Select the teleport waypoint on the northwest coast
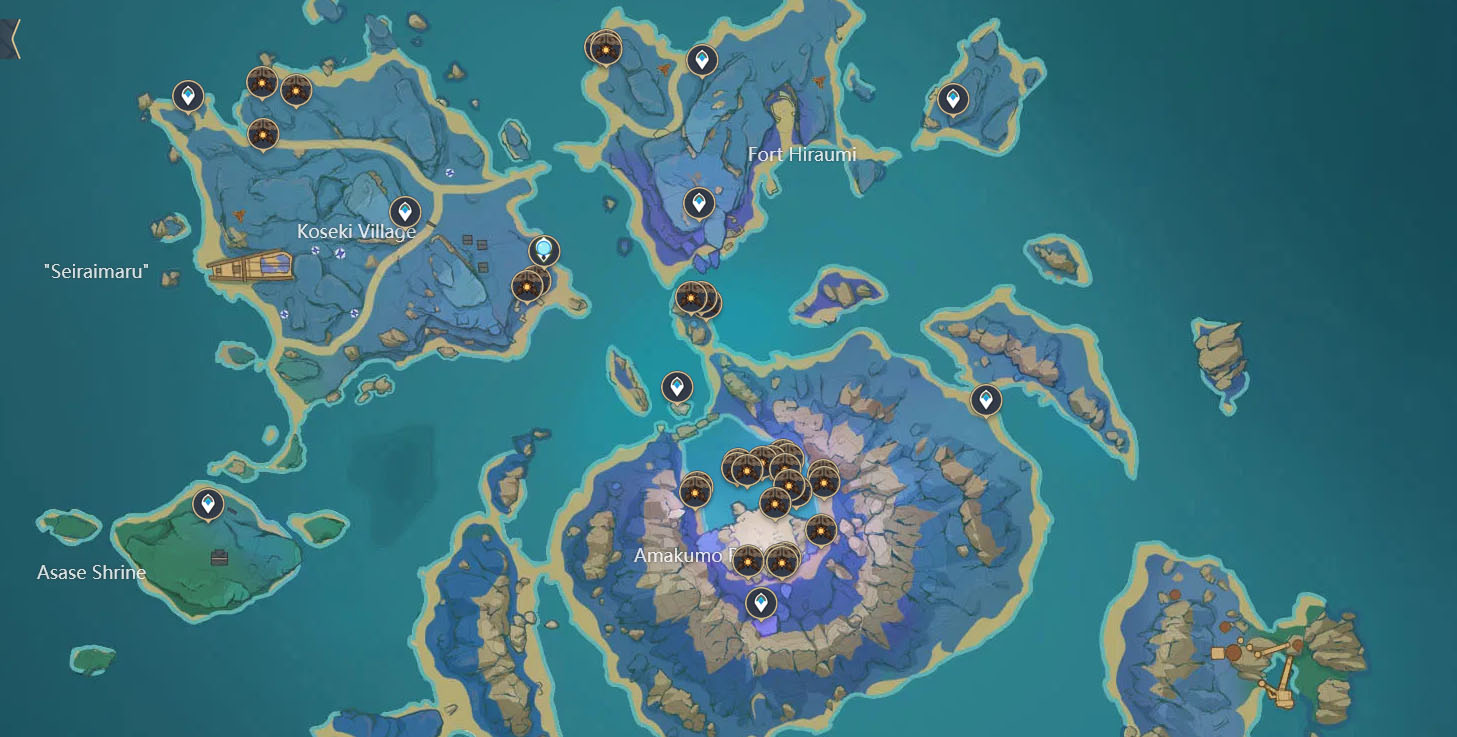1457x737 pixels. pos(187,97)
